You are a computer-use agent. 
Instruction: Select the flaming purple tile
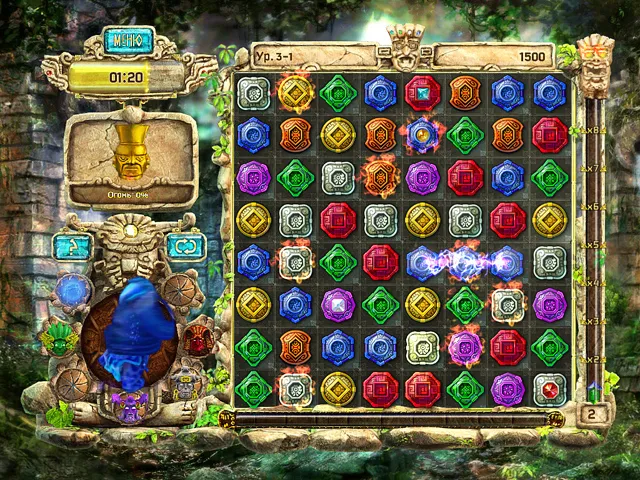click(x=464, y=347)
